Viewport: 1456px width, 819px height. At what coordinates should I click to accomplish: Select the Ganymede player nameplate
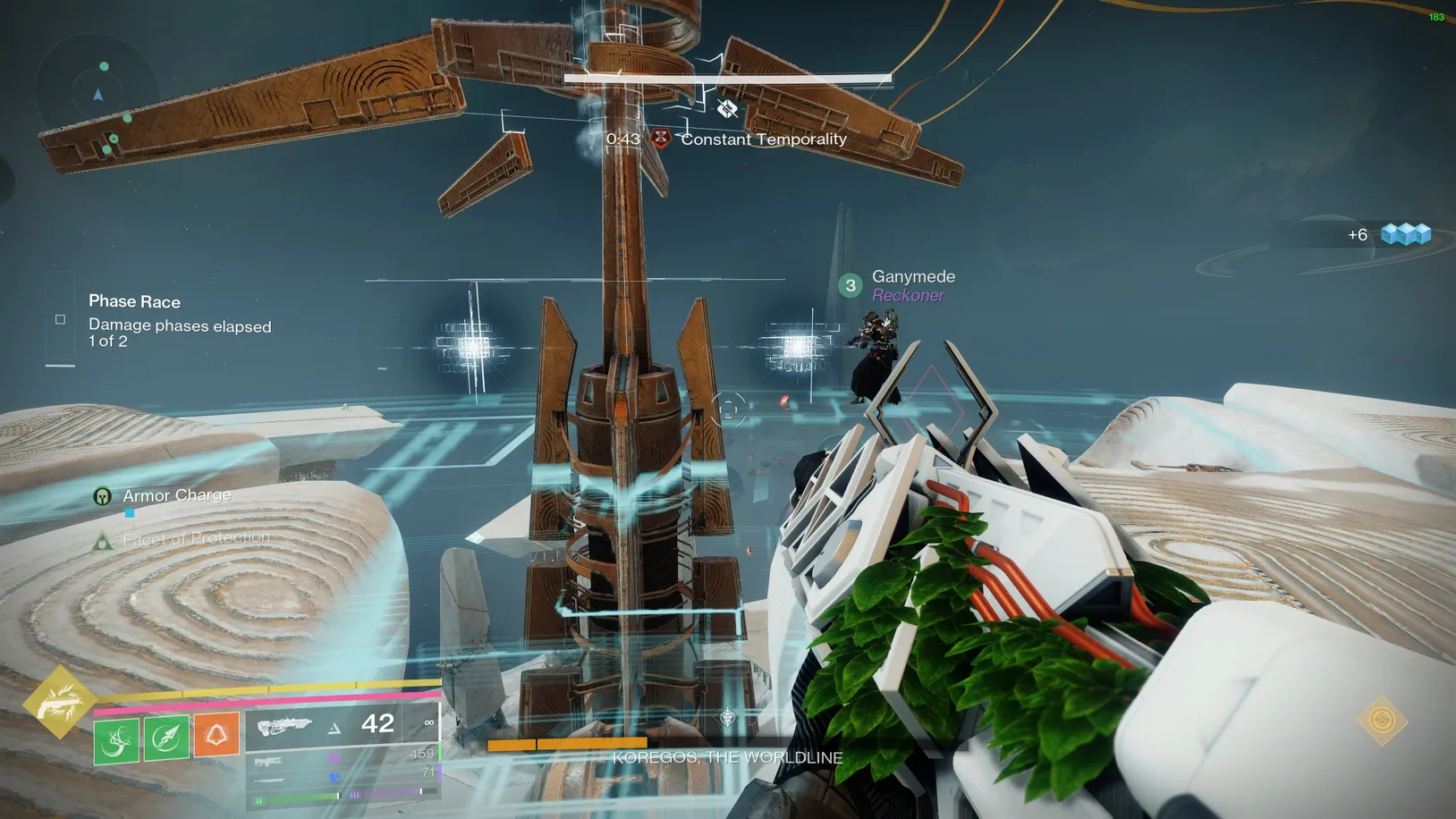click(x=912, y=277)
